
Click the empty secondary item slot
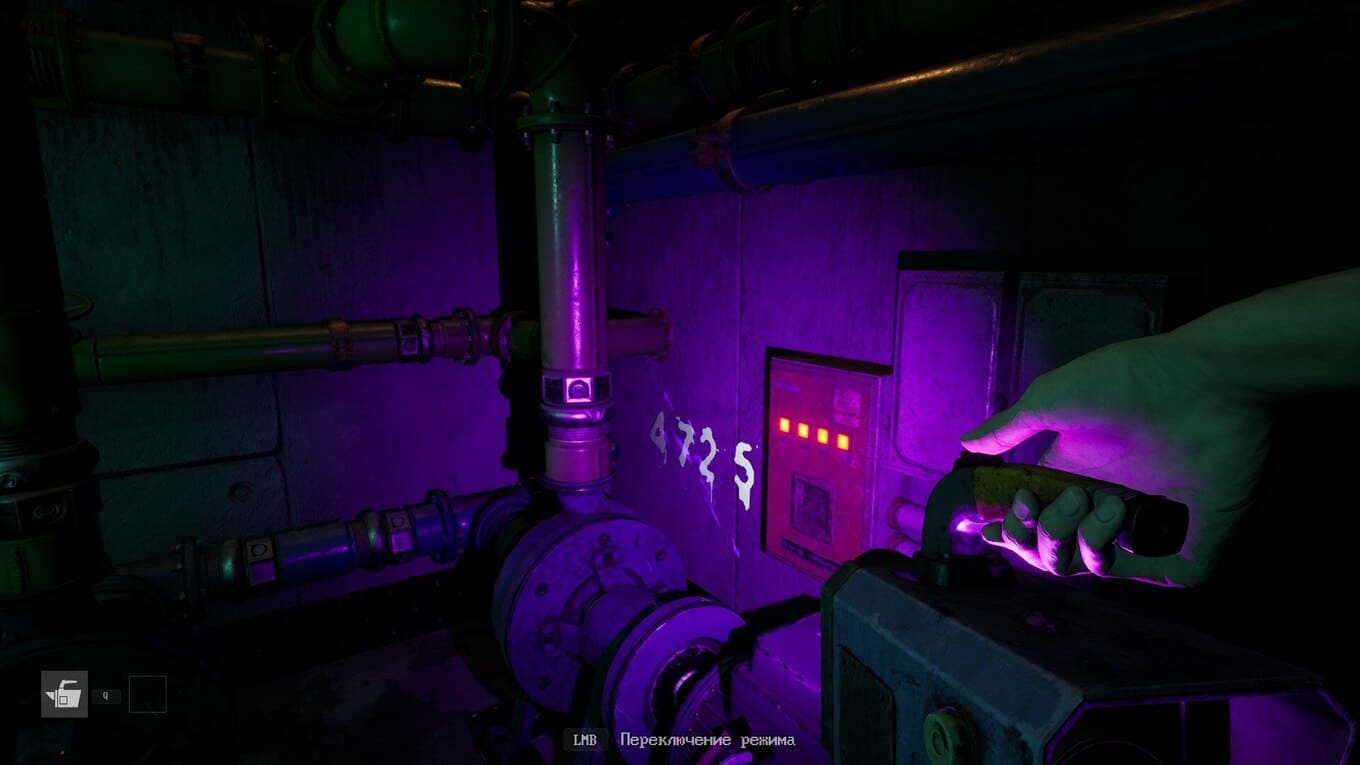tap(147, 694)
